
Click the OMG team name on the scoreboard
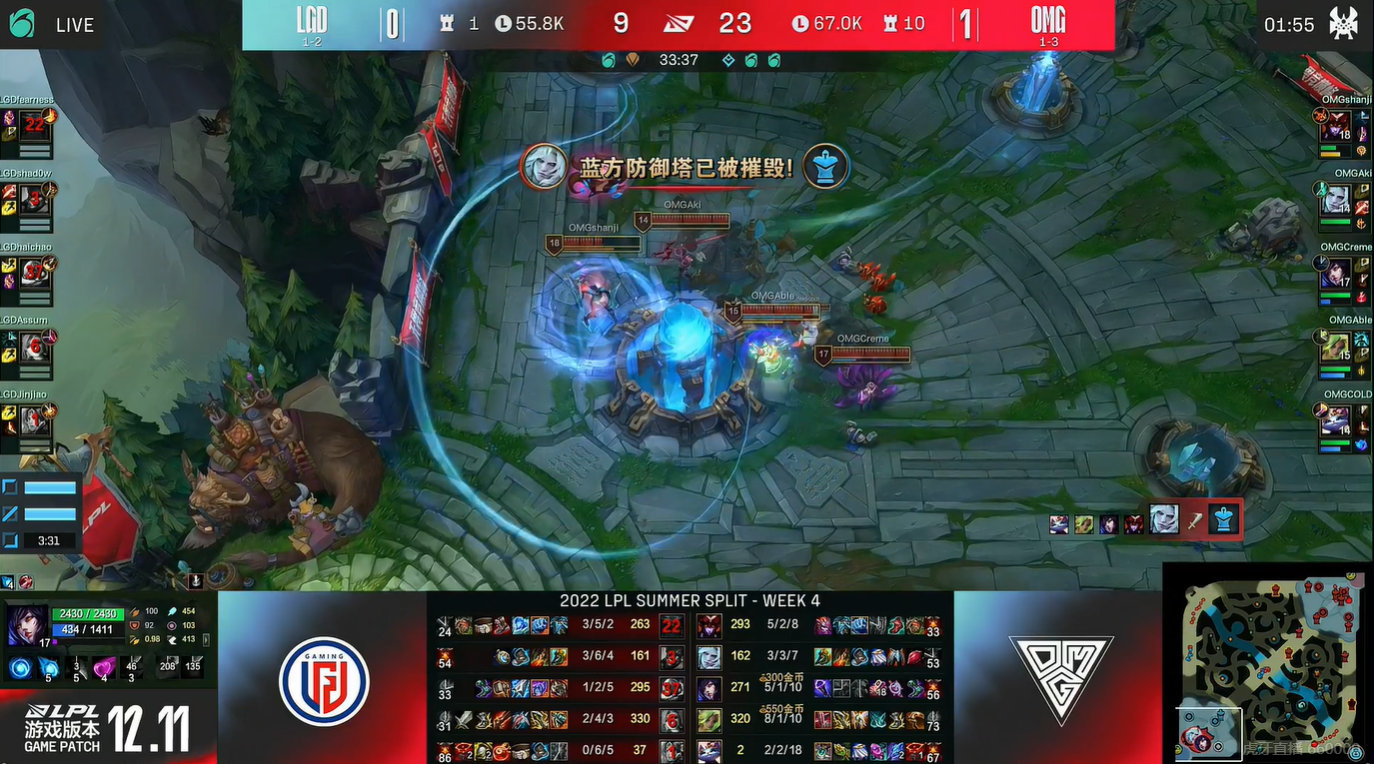click(1047, 18)
